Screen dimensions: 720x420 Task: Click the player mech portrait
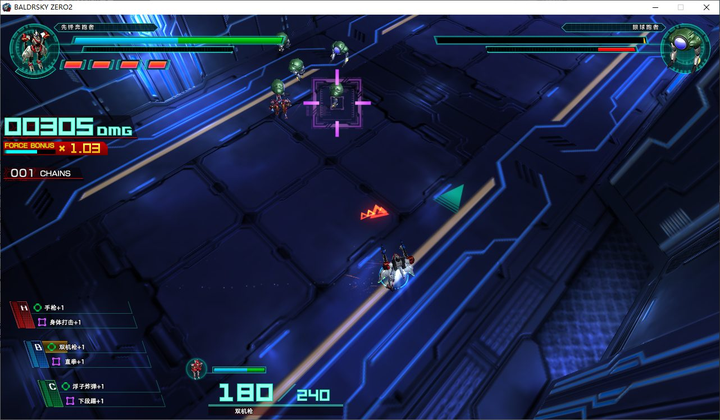(x=34, y=47)
